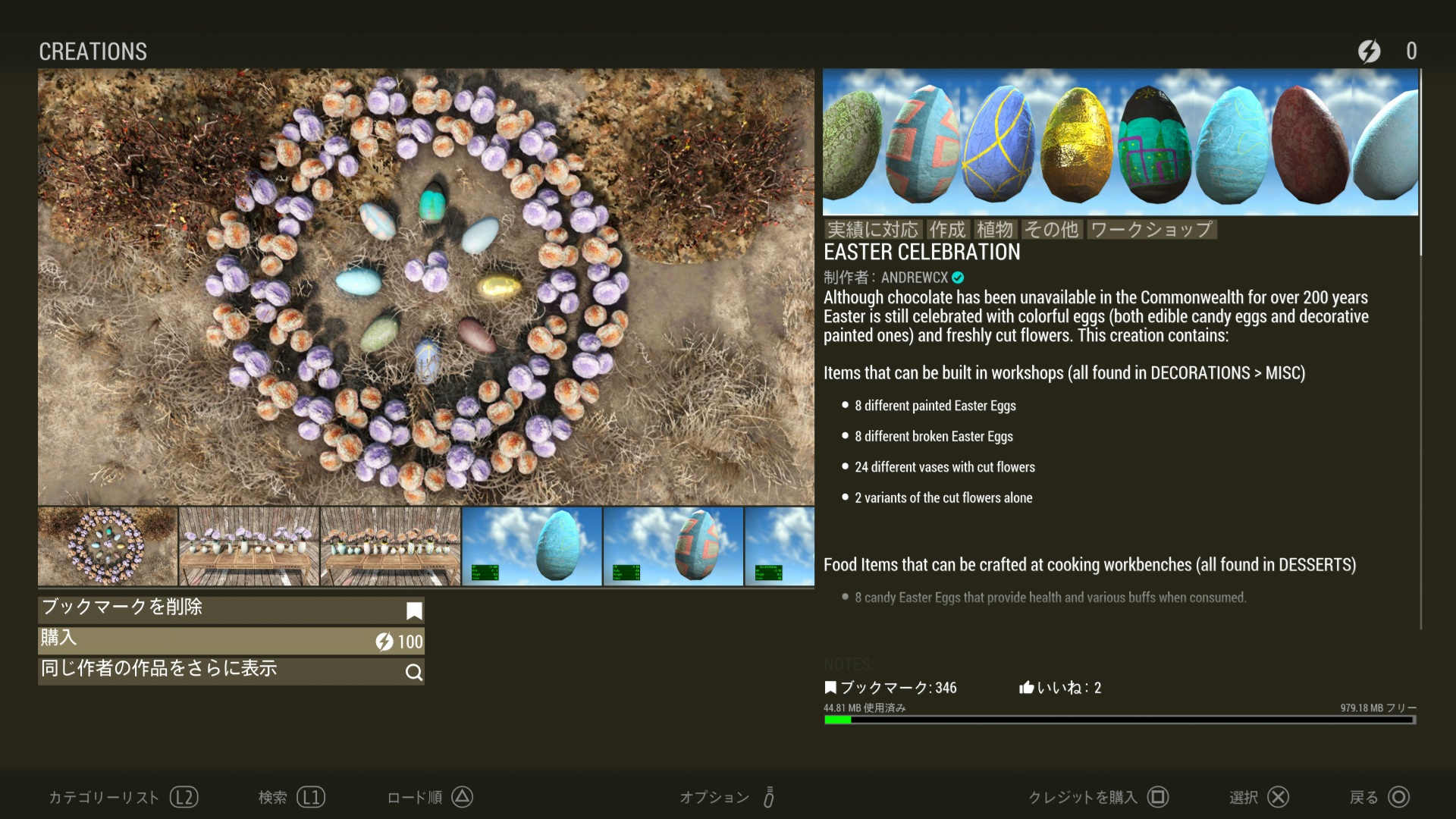This screenshot has width=1456, height=819.
Task: Click the painted eggs banner image
Action: point(1120,143)
